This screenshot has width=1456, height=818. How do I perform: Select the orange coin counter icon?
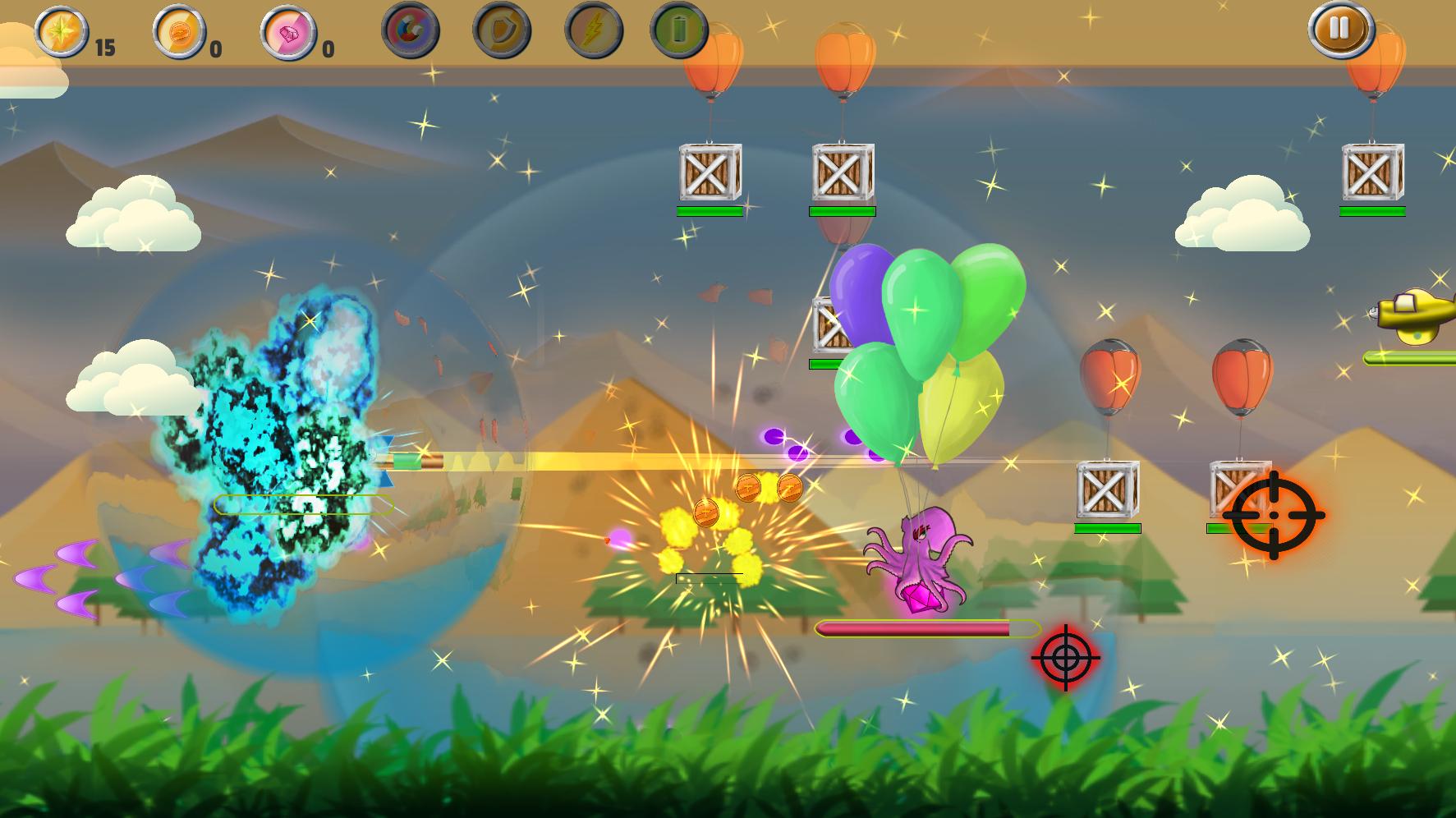tap(179, 33)
